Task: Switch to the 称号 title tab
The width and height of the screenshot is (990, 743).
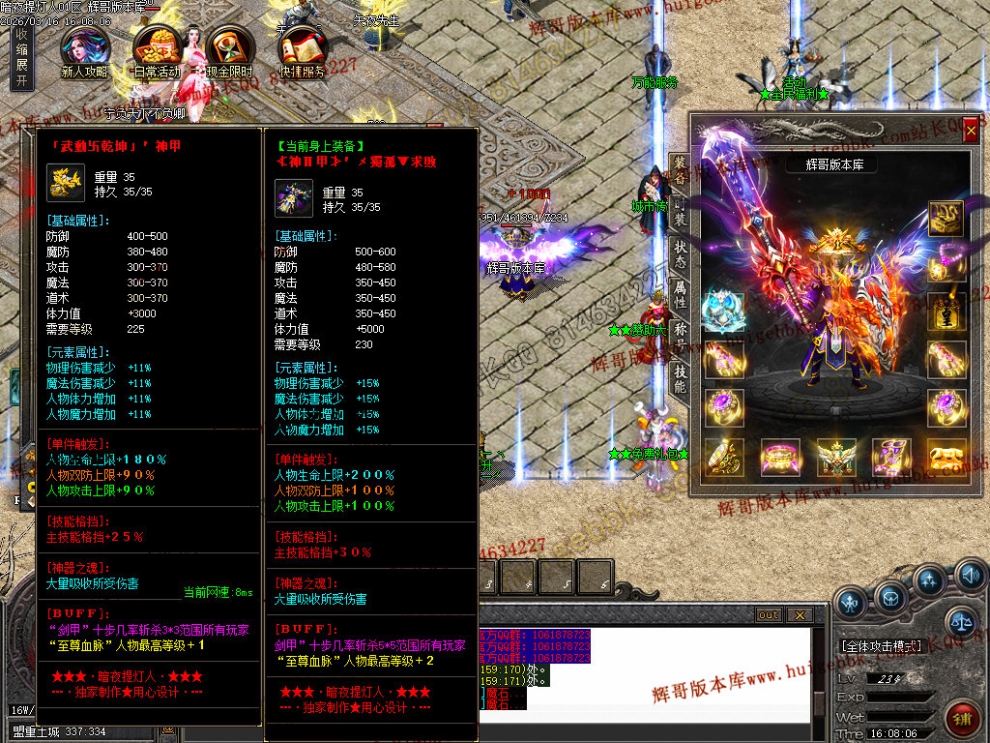Action: [x=679, y=335]
